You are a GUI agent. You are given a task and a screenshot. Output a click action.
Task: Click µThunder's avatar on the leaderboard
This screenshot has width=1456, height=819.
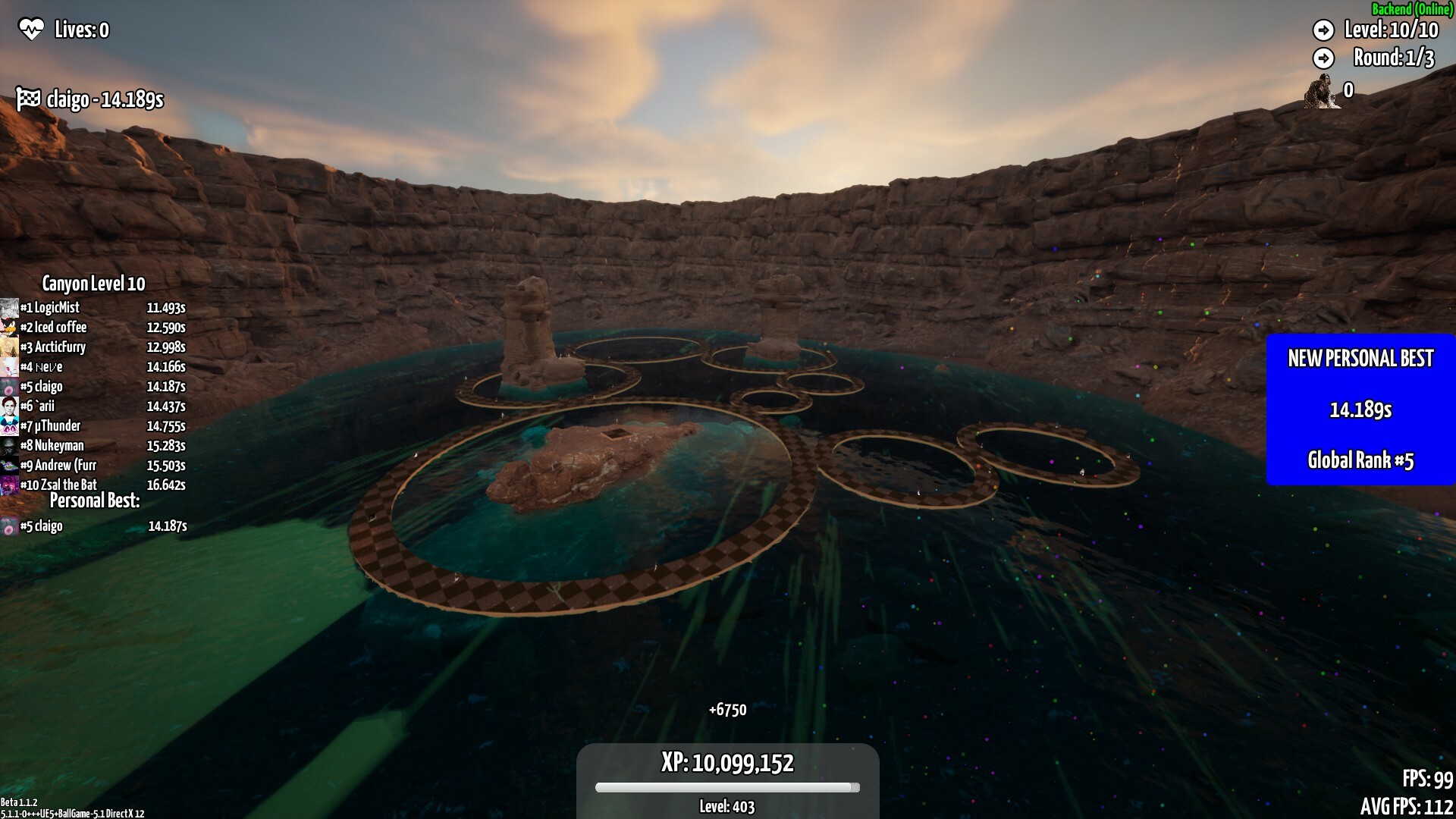point(9,426)
